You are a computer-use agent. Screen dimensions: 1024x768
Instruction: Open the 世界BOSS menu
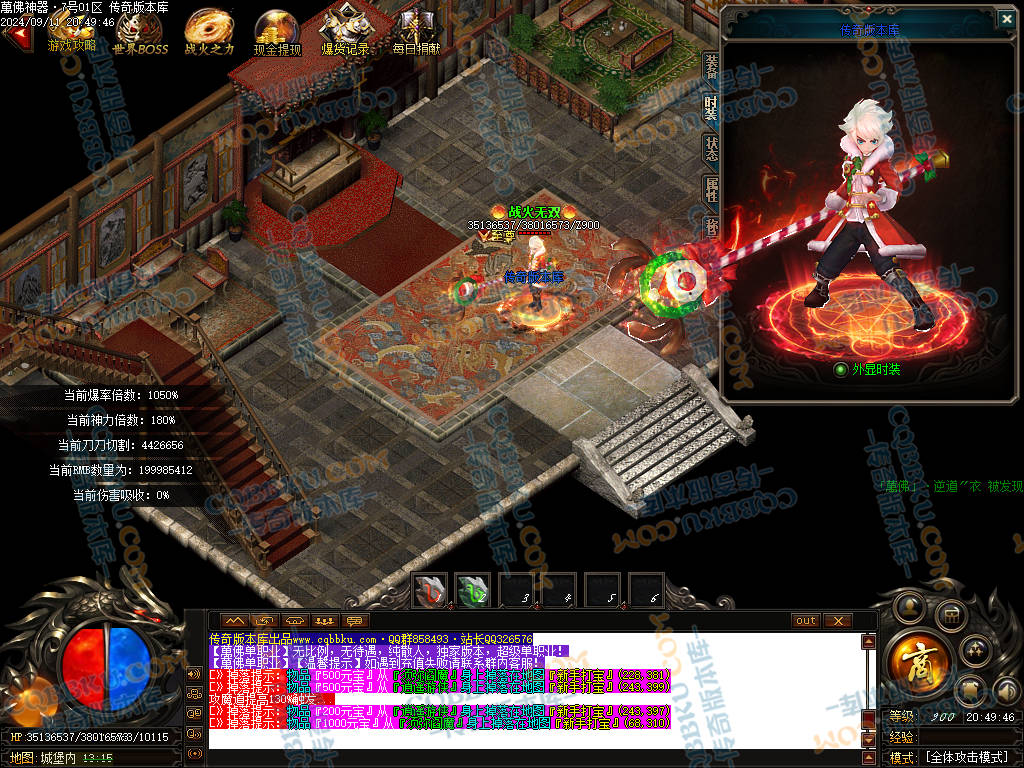[x=140, y=30]
